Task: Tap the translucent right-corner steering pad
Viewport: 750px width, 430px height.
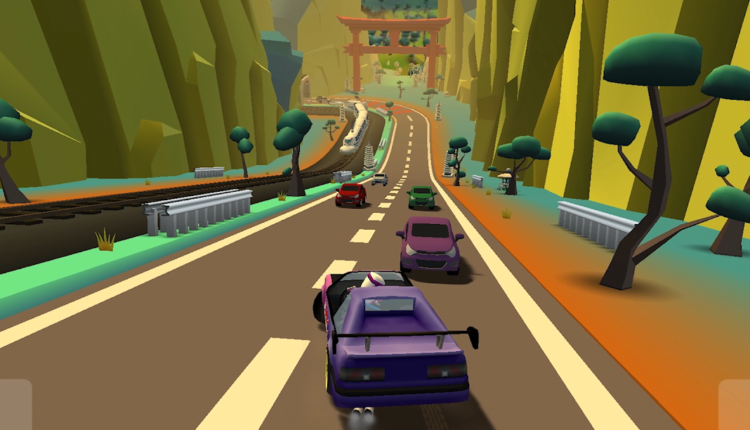Action: [734, 405]
